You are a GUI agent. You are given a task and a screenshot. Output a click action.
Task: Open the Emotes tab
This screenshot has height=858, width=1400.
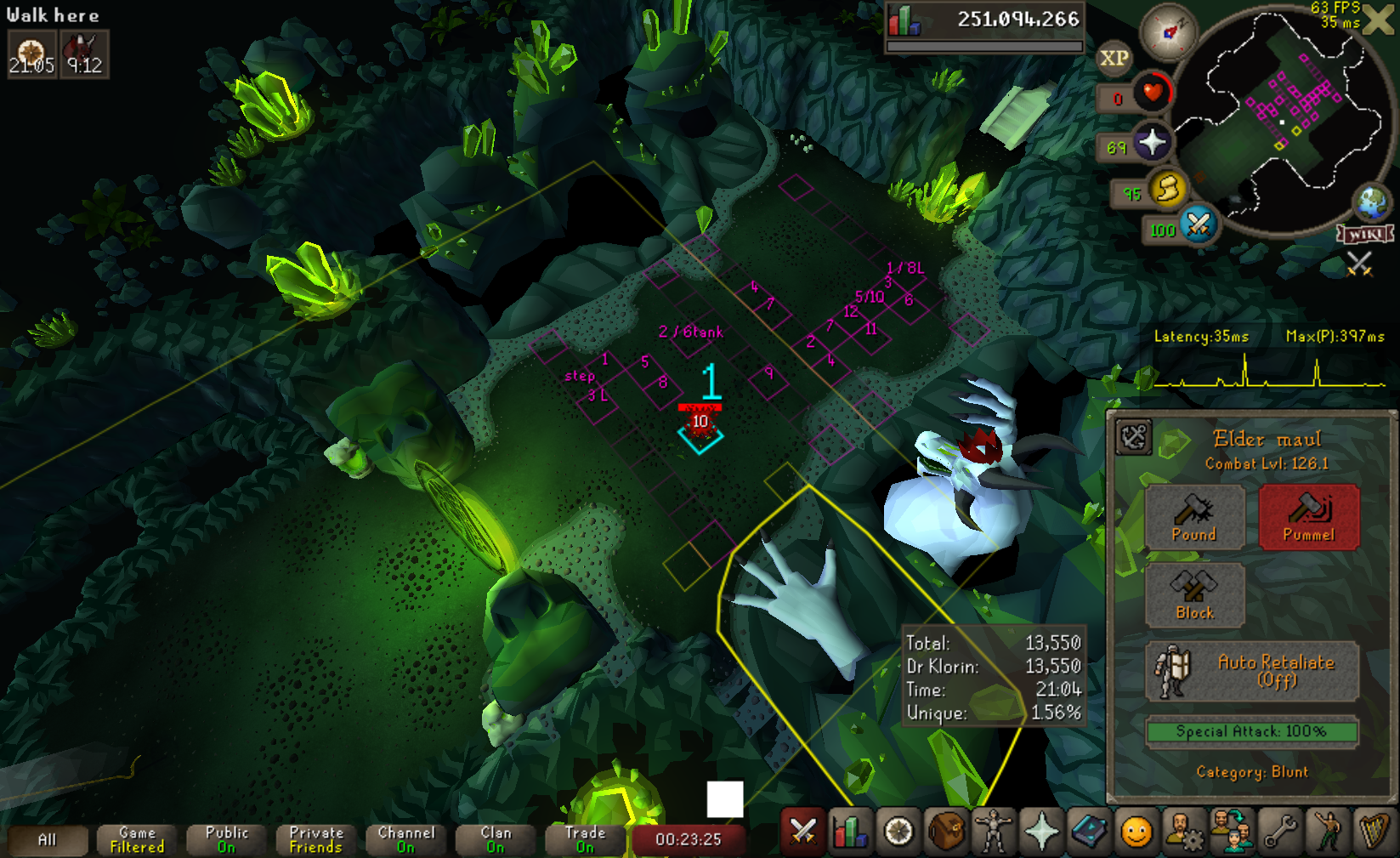(x=1327, y=831)
